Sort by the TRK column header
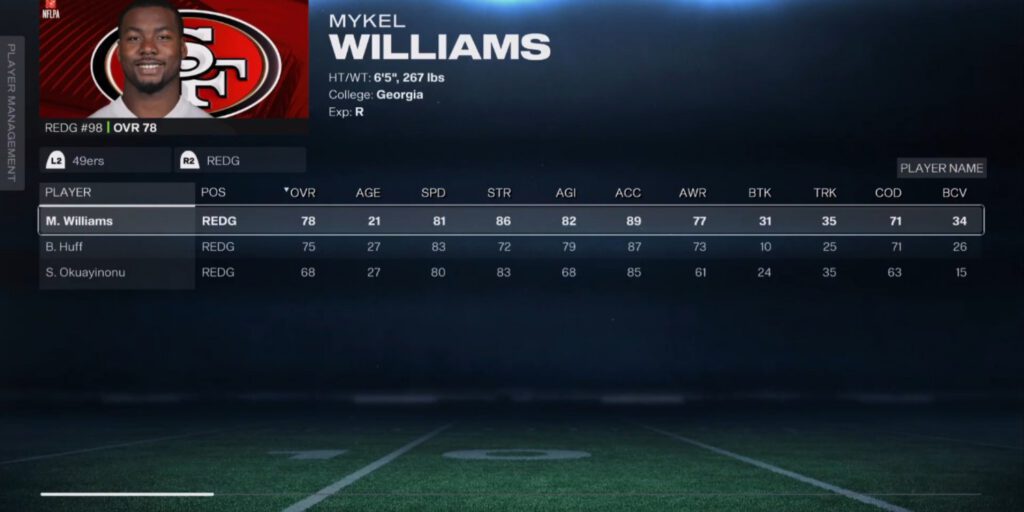The height and width of the screenshot is (512, 1024). 824,192
